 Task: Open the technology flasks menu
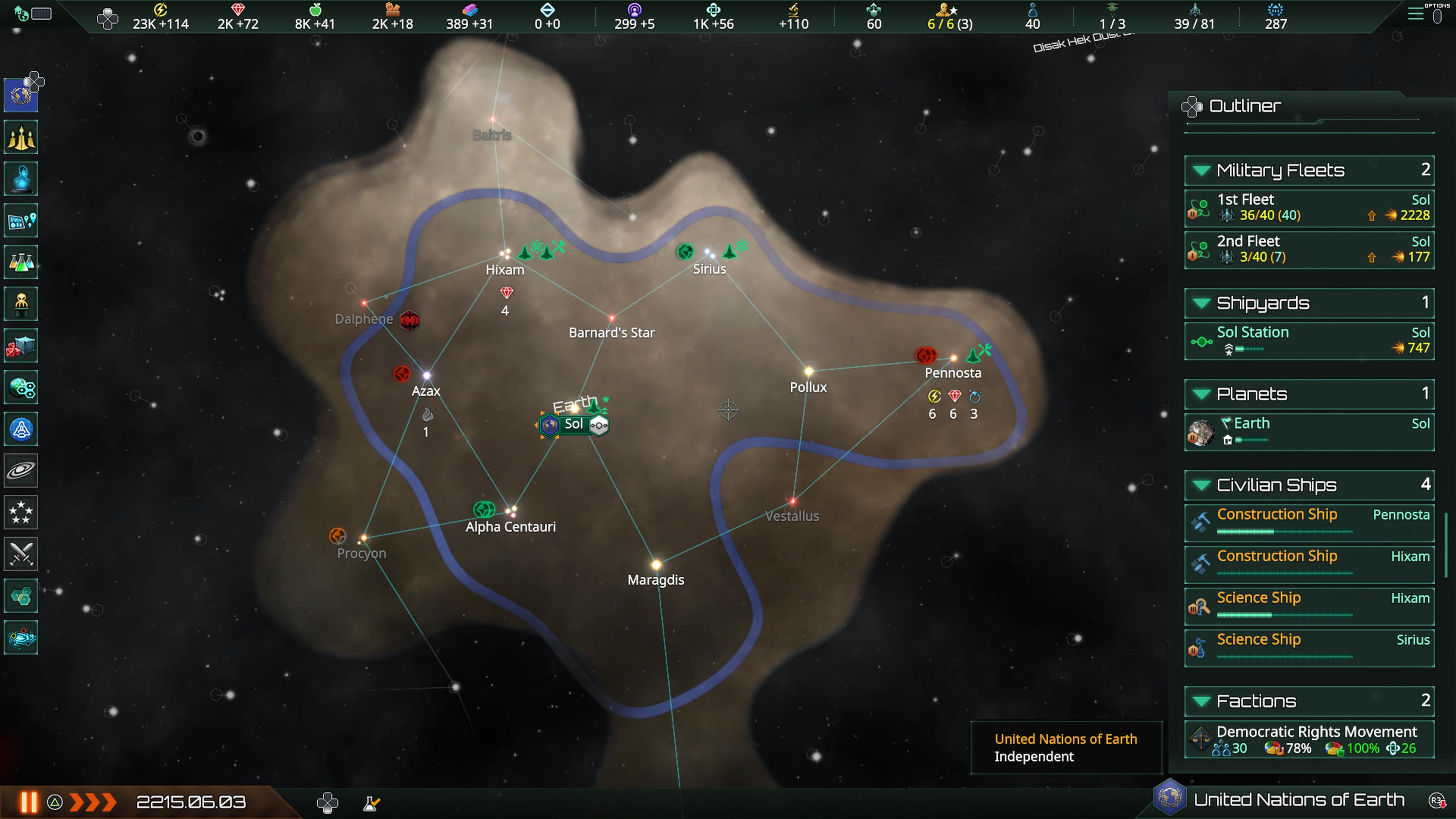[x=21, y=262]
